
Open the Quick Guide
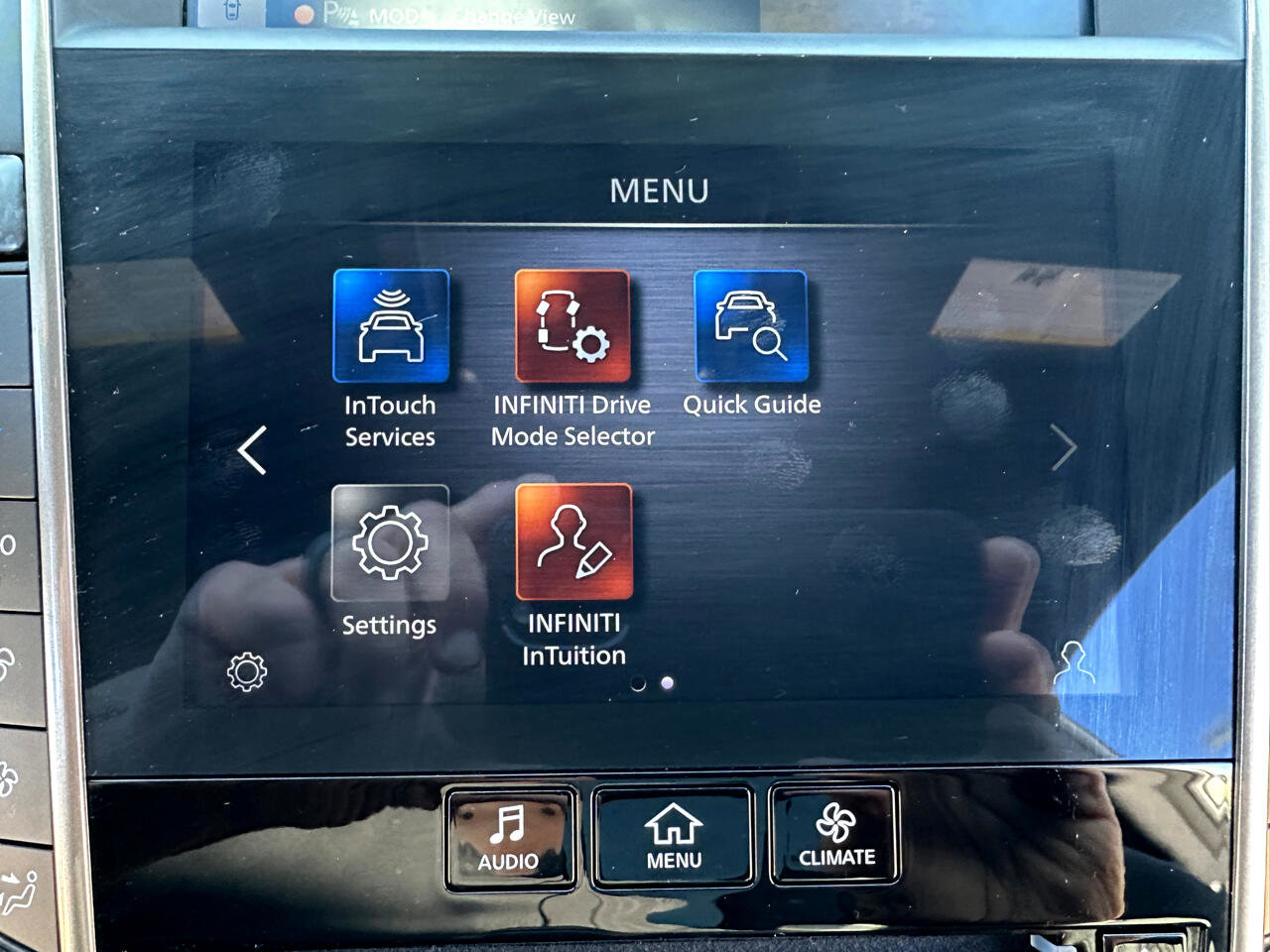coord(751,327)
